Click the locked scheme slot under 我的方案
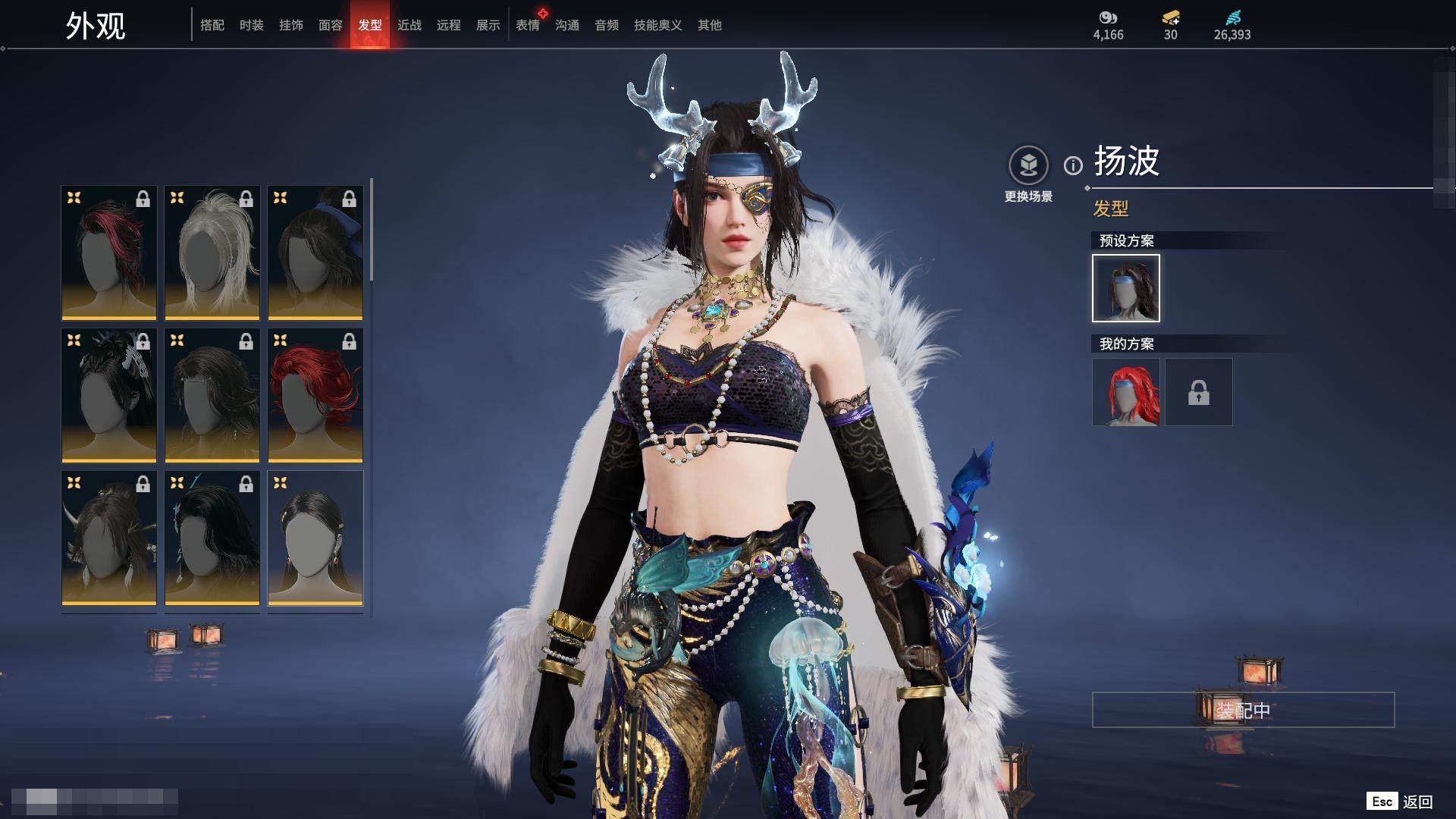 [x=1199, y=392]
